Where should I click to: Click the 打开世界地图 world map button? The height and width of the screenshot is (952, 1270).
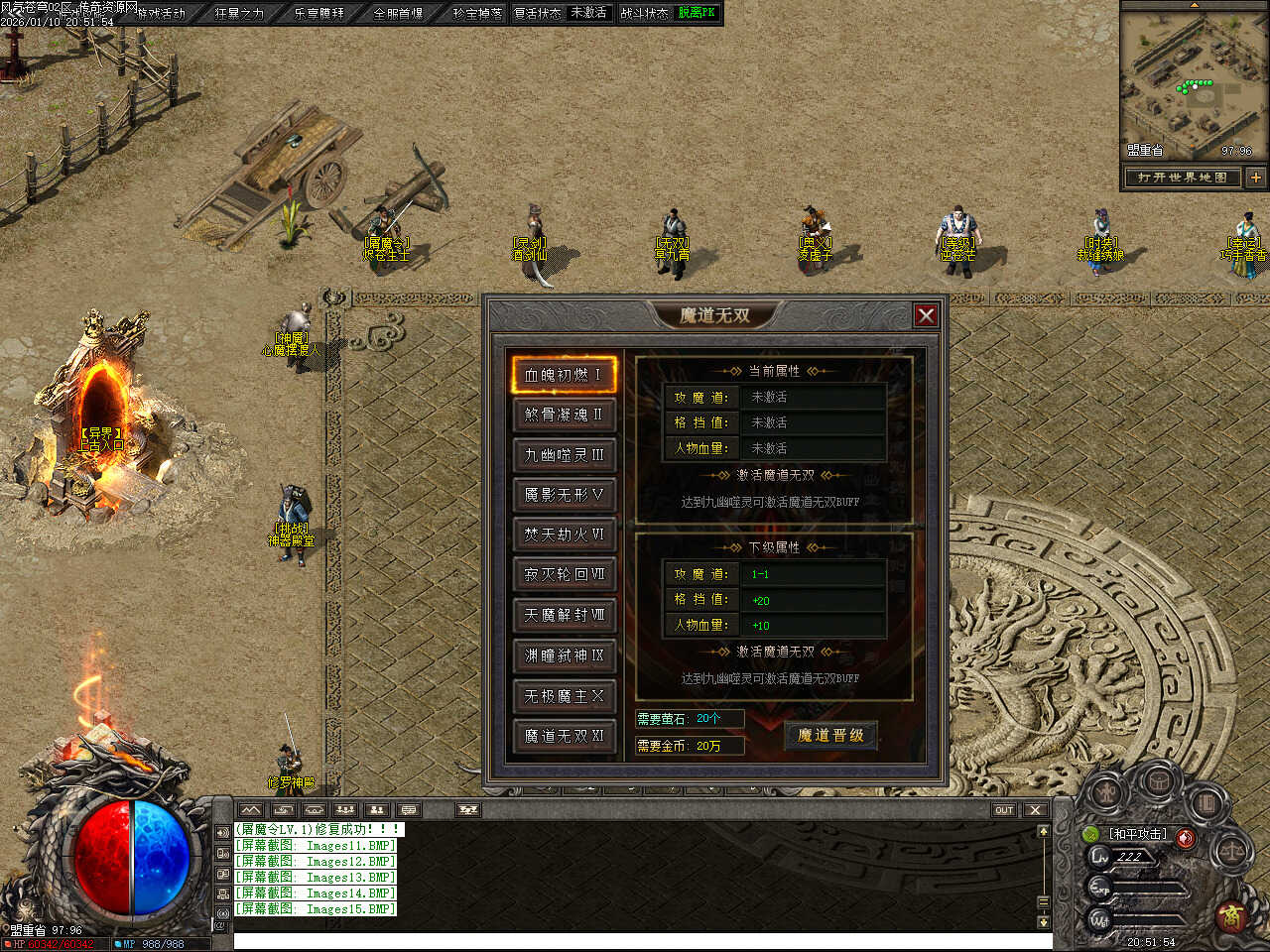[1183, 178]
